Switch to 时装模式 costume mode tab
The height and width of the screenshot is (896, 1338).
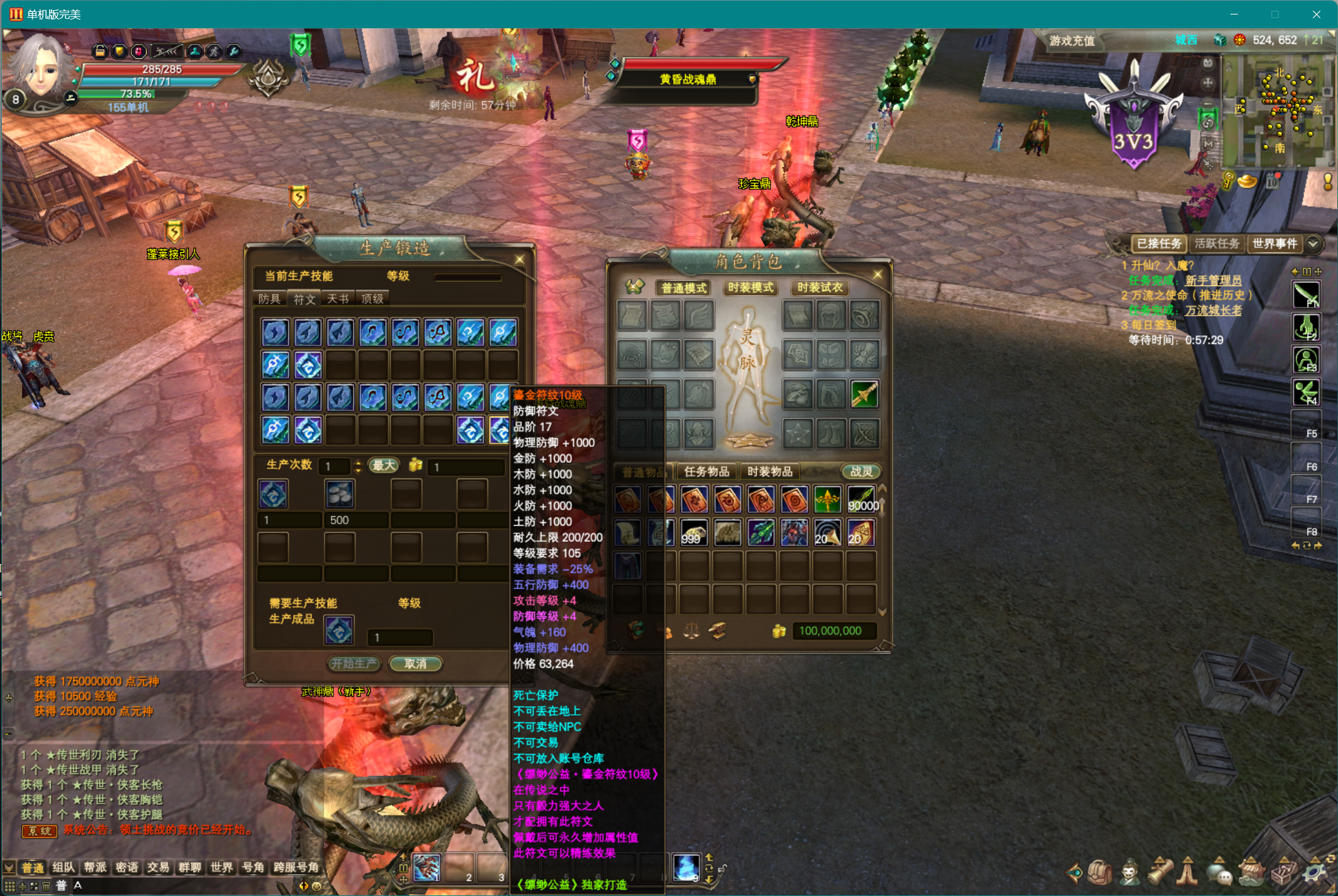pyautogui.click(x=750, y=287)
